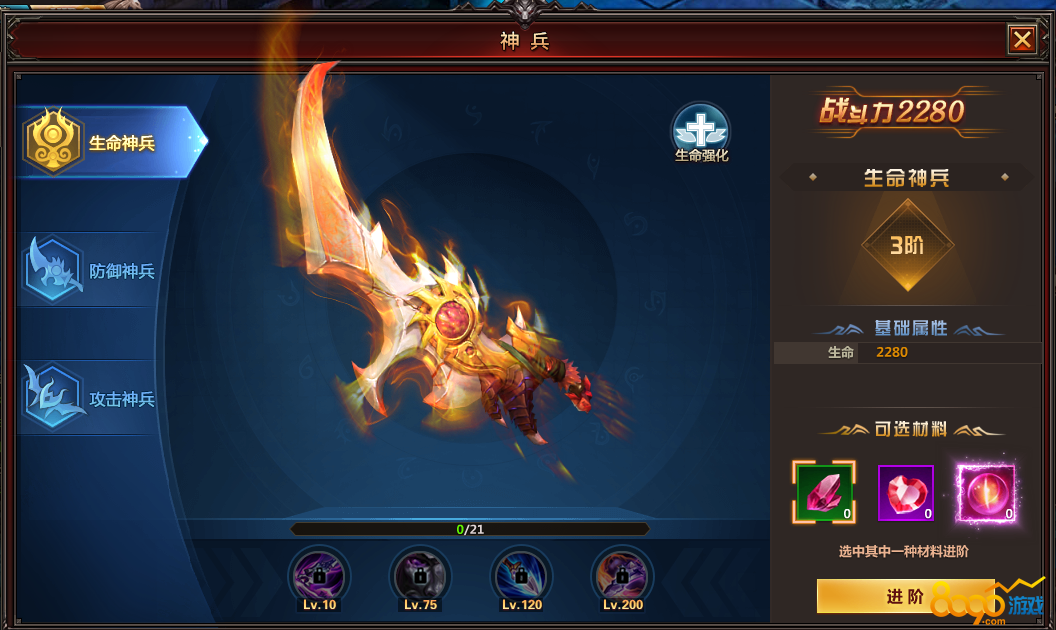Image resolution: width=1056 pixels, height=630 pixels.
Task: Select the pink crystal material slot
Action: (824, 492)
